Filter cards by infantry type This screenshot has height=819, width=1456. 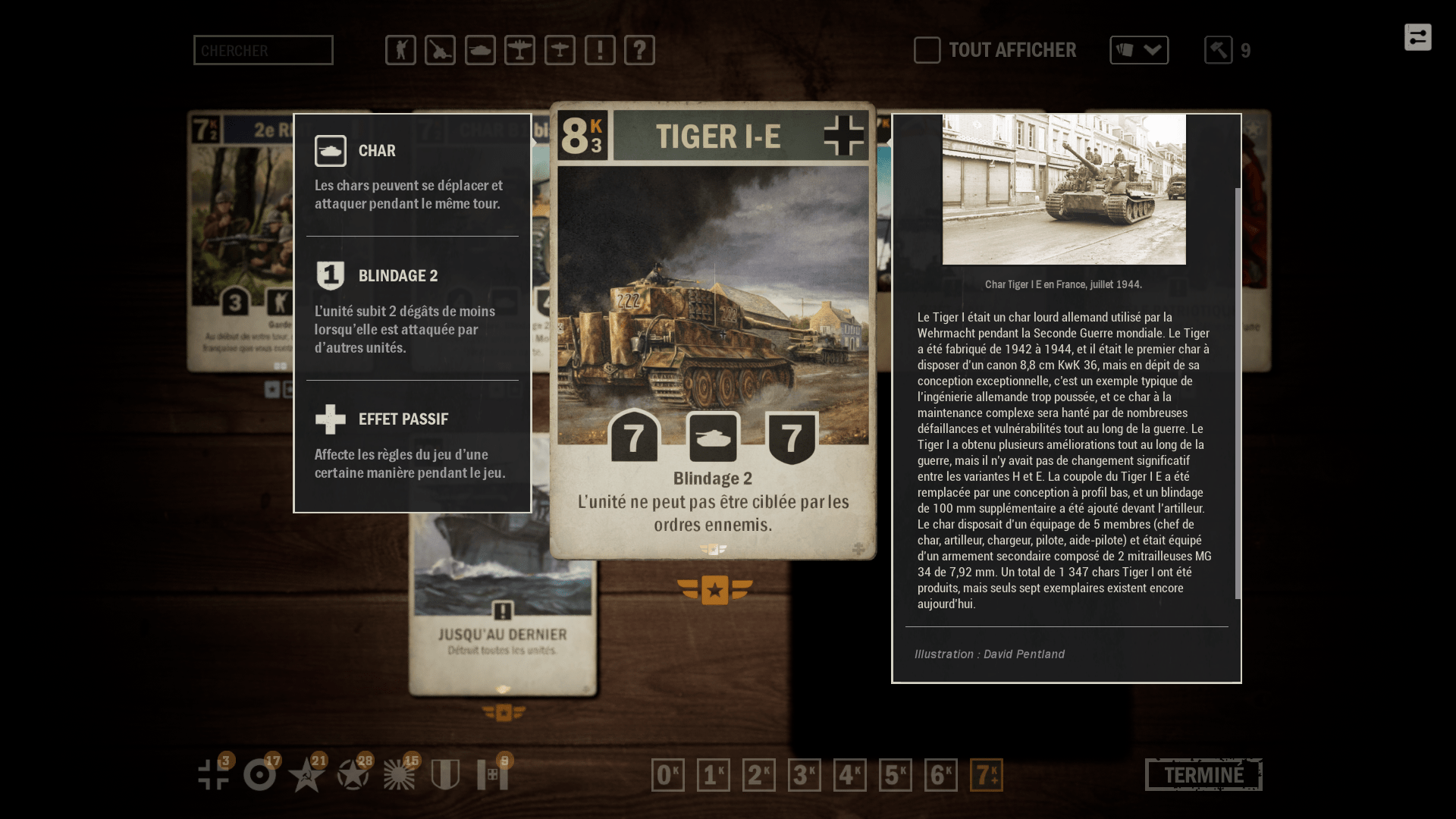point(400,50)
